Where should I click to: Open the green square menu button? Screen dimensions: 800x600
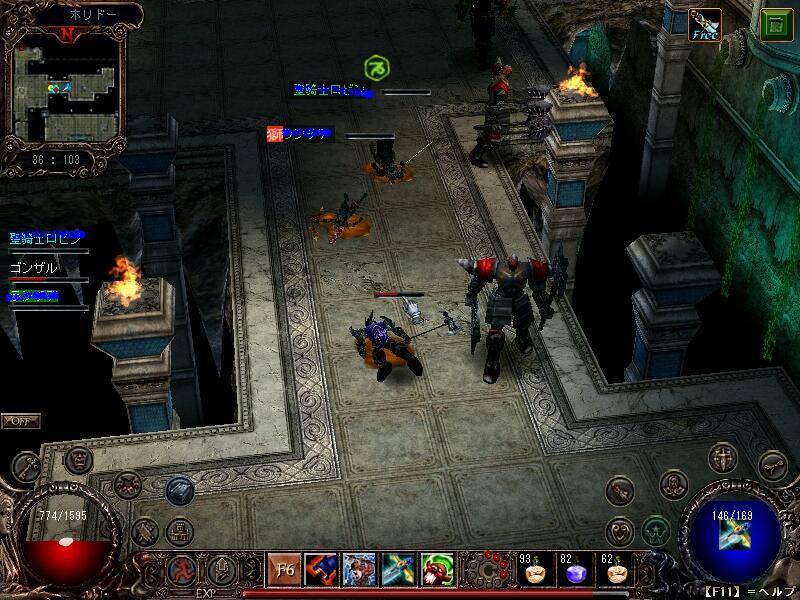(x=771, y=24)
